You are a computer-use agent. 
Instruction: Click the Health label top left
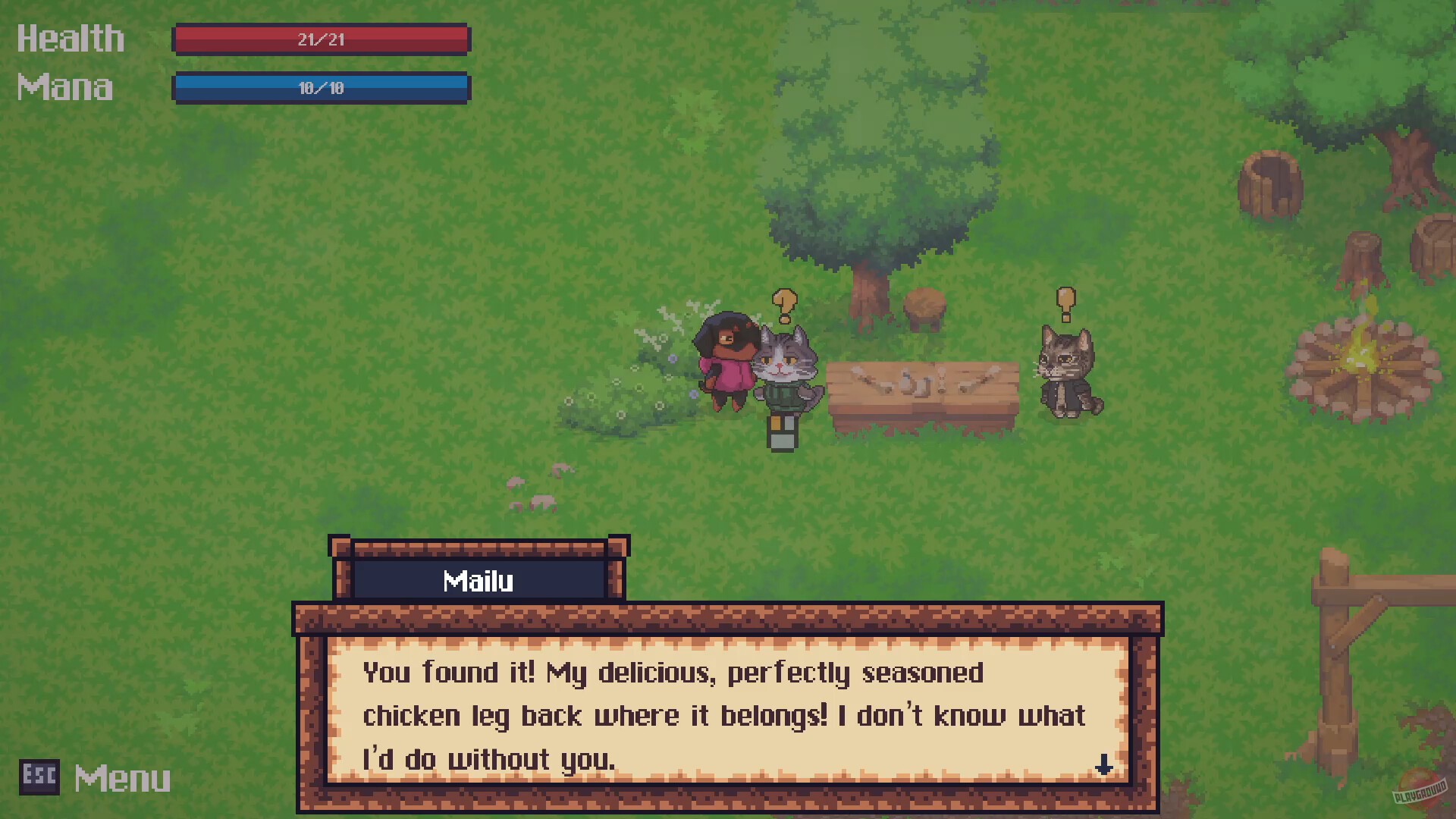tap(71, 38)
